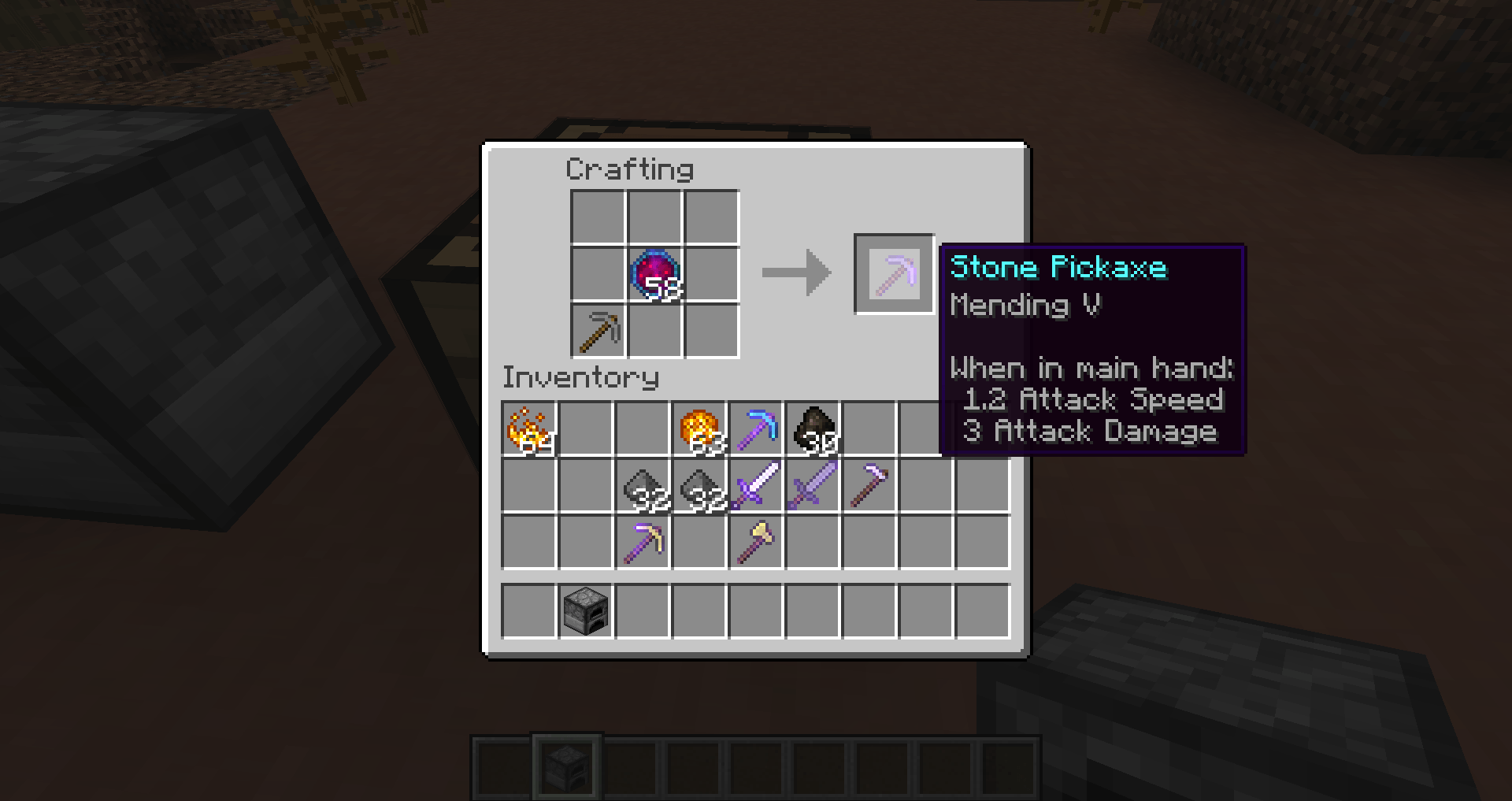Choose the darker gray-bladed enchanted sword
Image resolution: width=1512 pixels, height=801 pixels.
point(813,486)
